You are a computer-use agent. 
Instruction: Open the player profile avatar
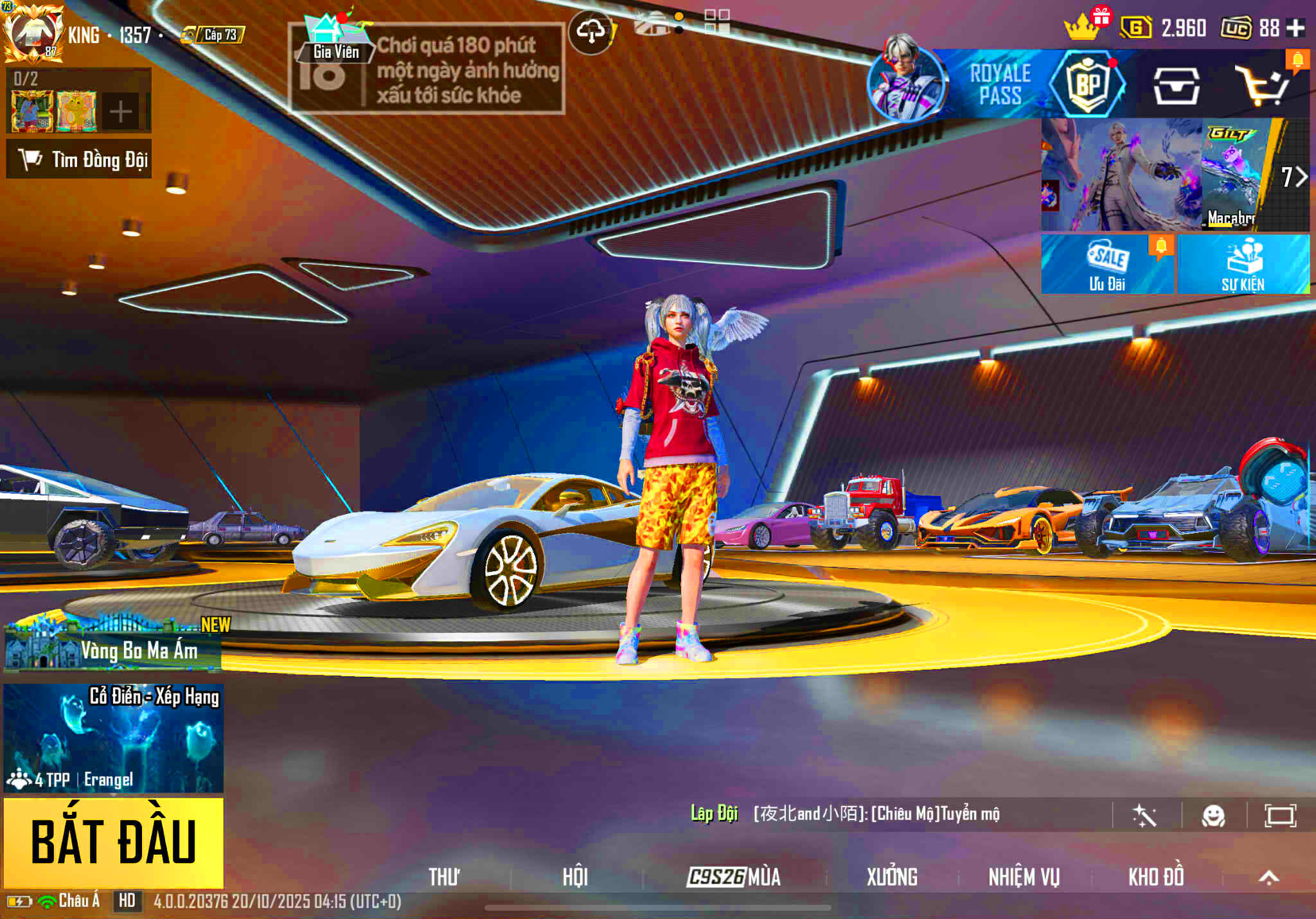point(33,33)
